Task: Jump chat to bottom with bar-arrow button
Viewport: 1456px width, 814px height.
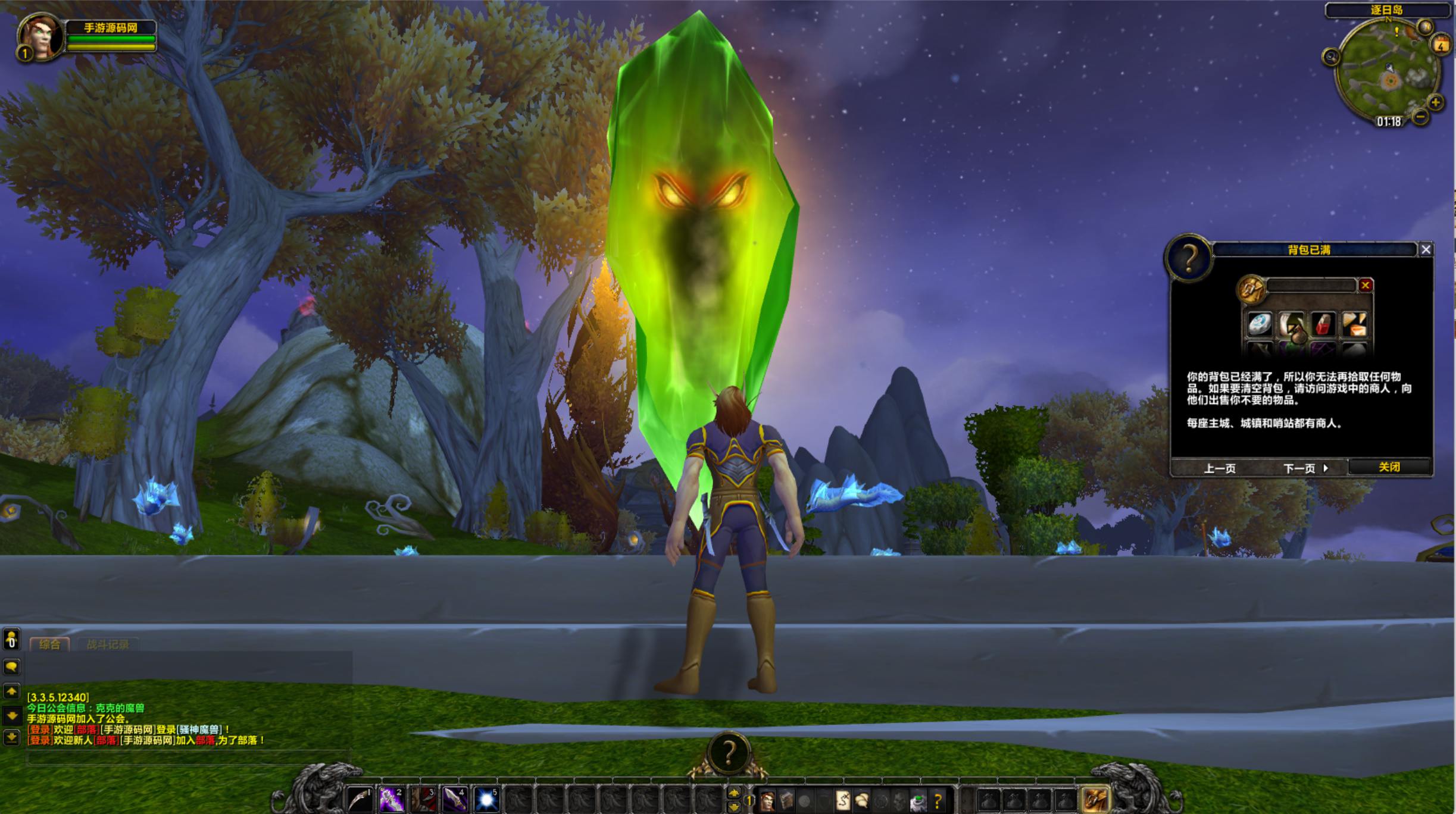Action: click(x=11, y=738)
